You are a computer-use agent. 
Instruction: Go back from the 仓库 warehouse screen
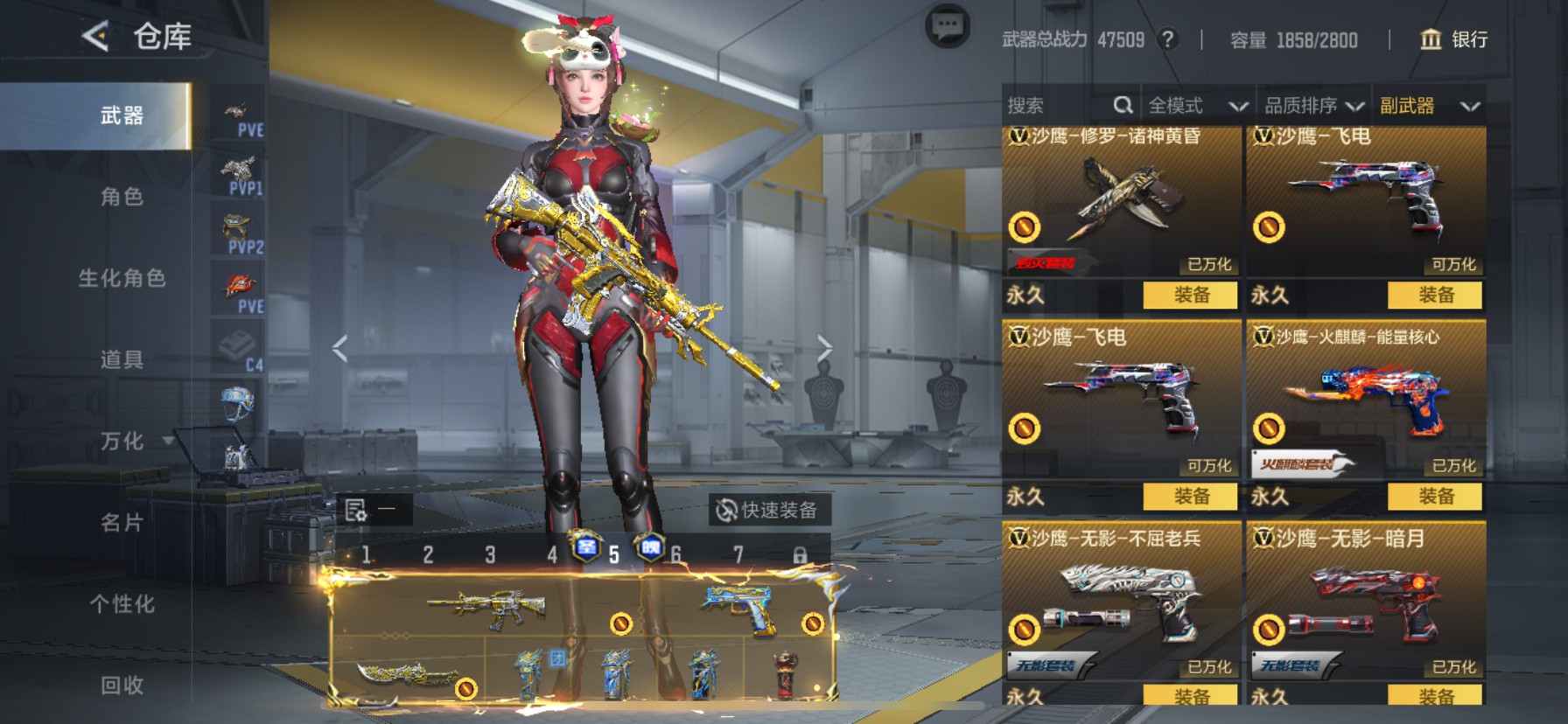tap(94, 36)
